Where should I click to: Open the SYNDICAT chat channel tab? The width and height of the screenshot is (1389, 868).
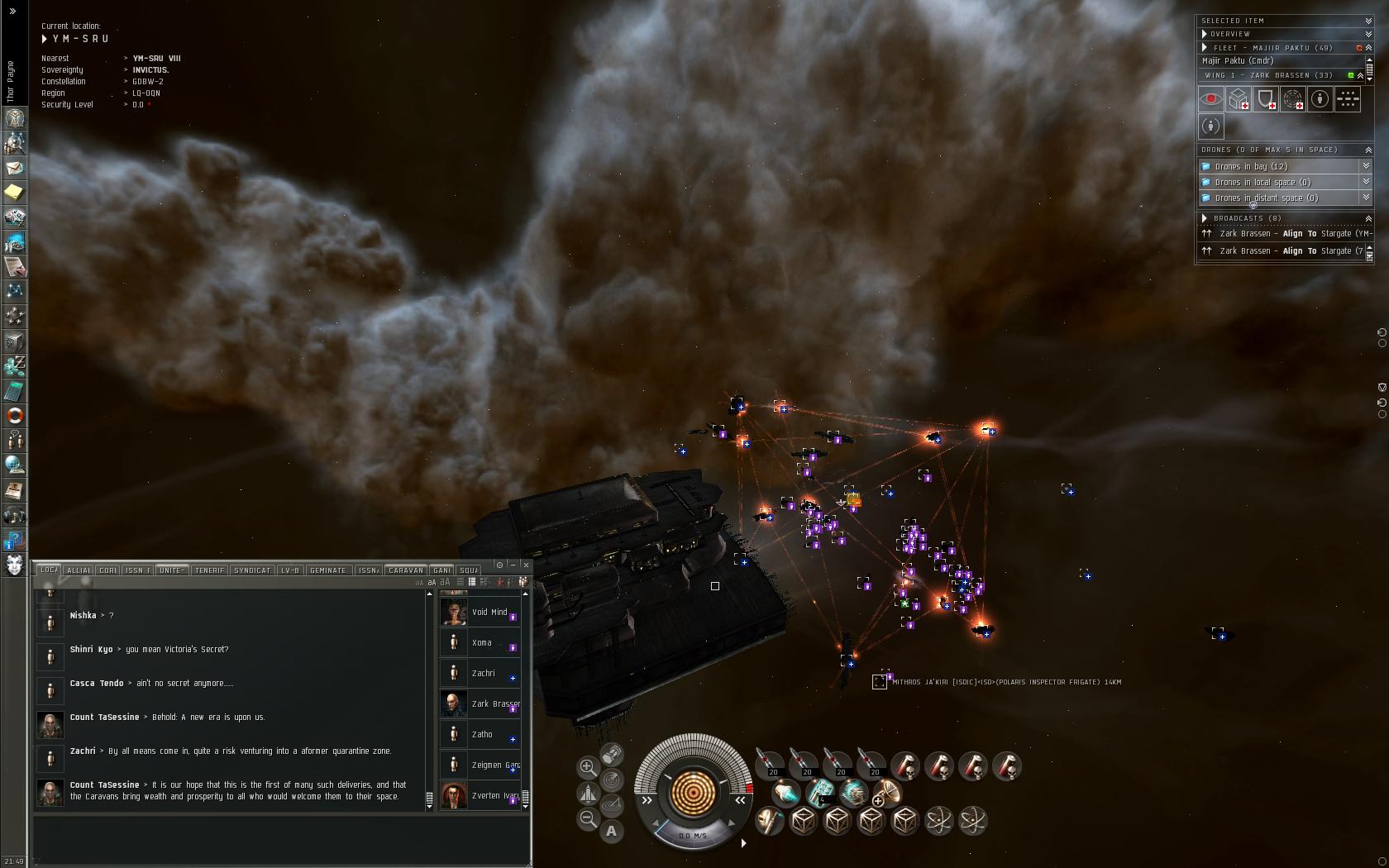click(x=252, y=570)
